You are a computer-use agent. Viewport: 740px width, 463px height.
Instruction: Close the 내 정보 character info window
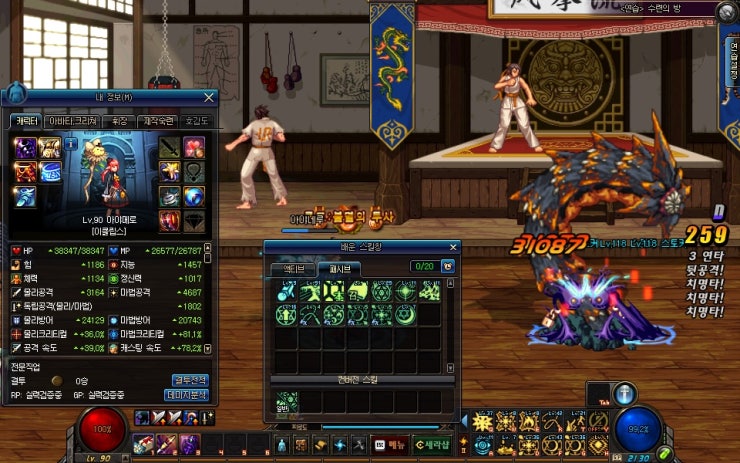[209, 97]
